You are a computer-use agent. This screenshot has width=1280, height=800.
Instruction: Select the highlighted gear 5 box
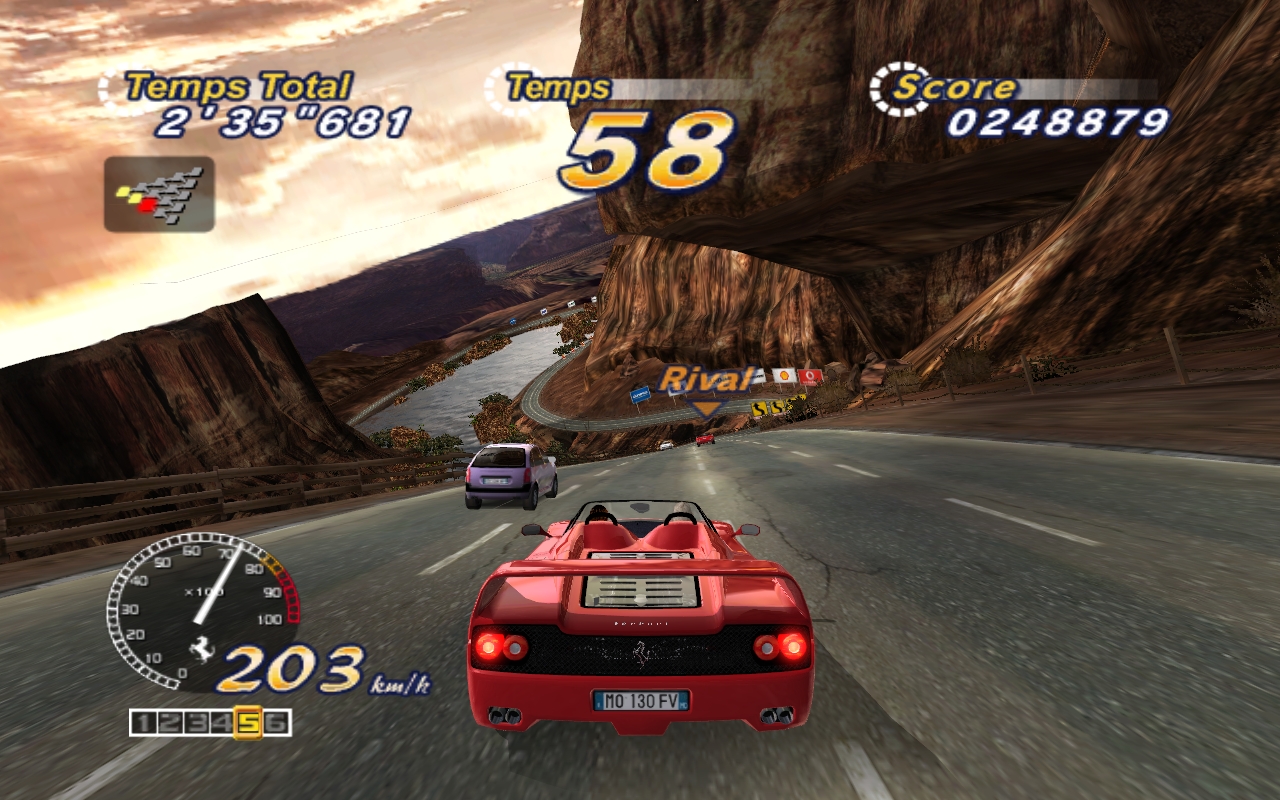point(247,722)
